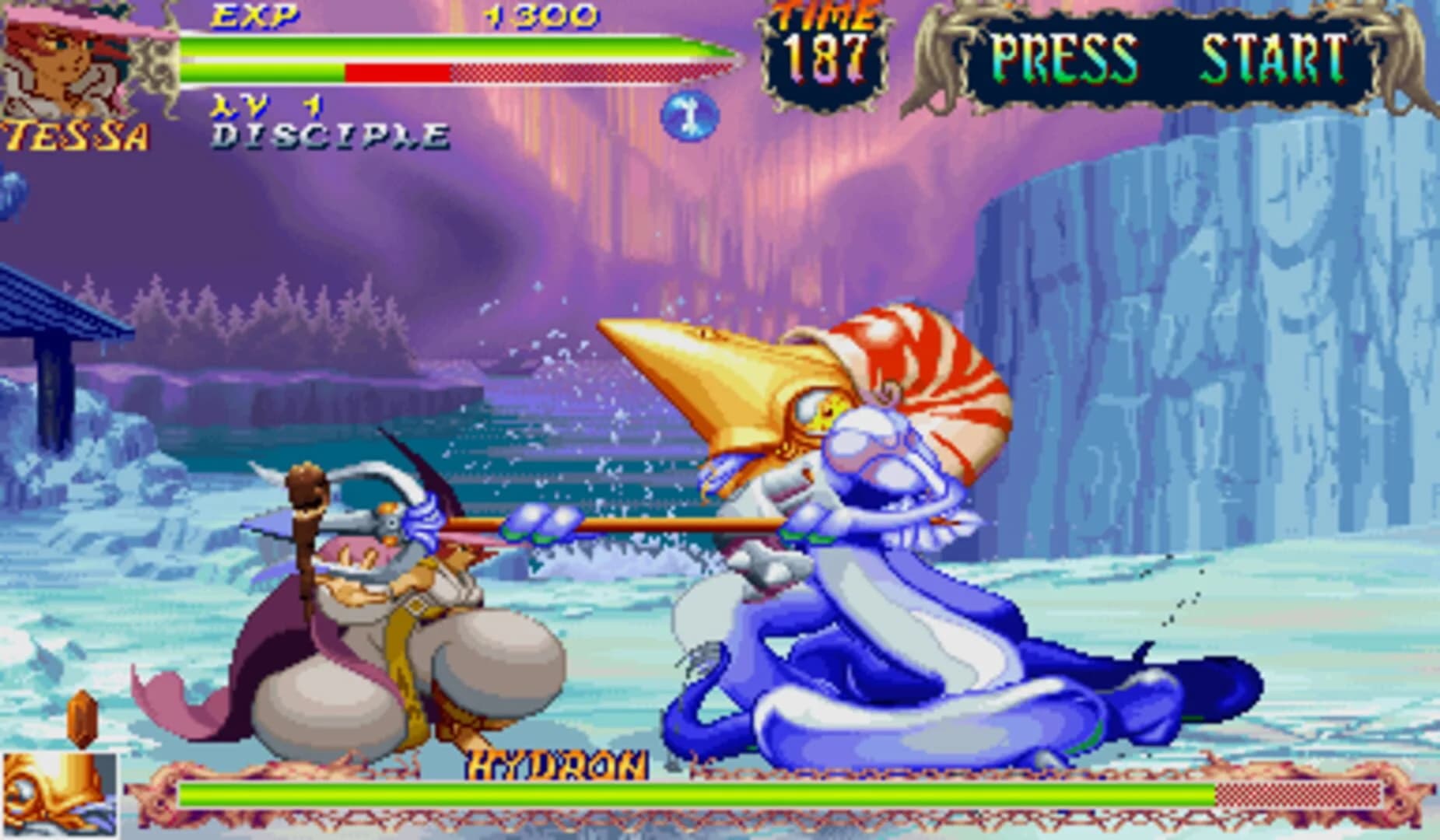1440x840 pixels.
Task: Click the PRESS START banner
Action: pos(1167,54)
